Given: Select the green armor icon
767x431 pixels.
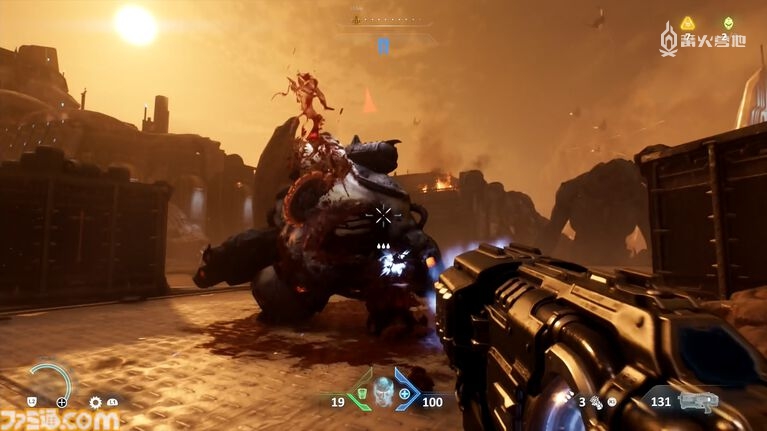Looking at the screenshot, I should point(362,394).
